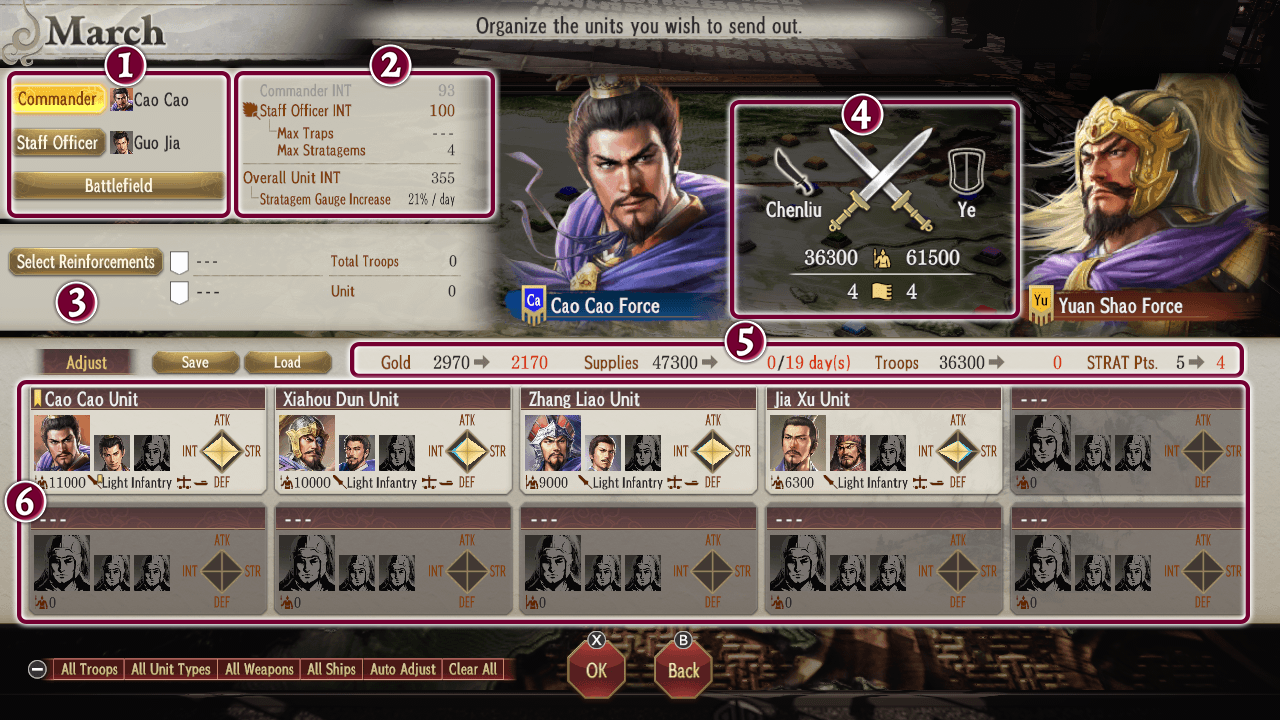The height and width of the screenshot is (720, 1280).
Task: Click Select Reinforcements
Action: (x=85, y=262)
